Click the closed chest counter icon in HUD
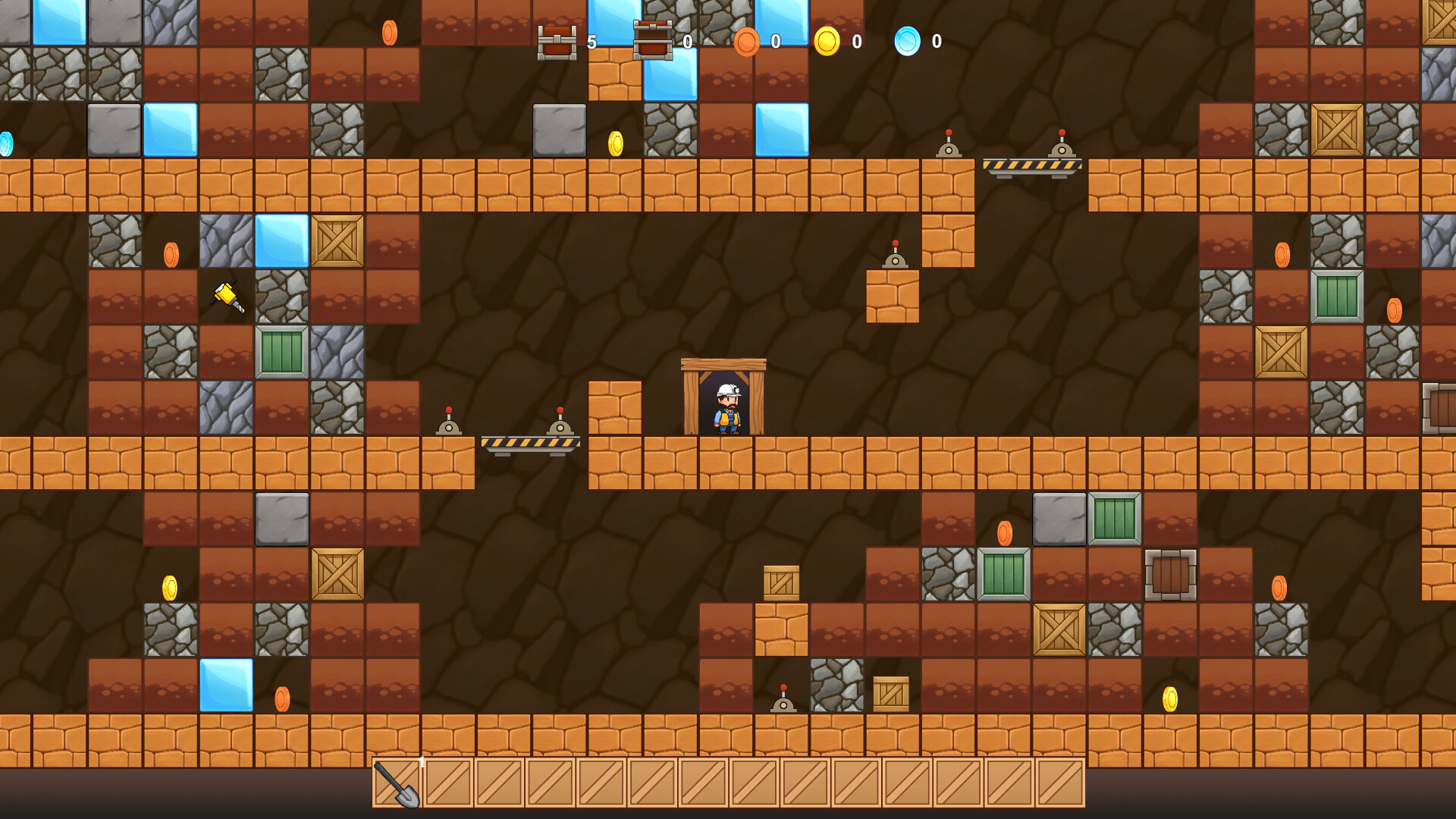Image resolution: width=1456 pixels, height=819 pixels. 557,42
